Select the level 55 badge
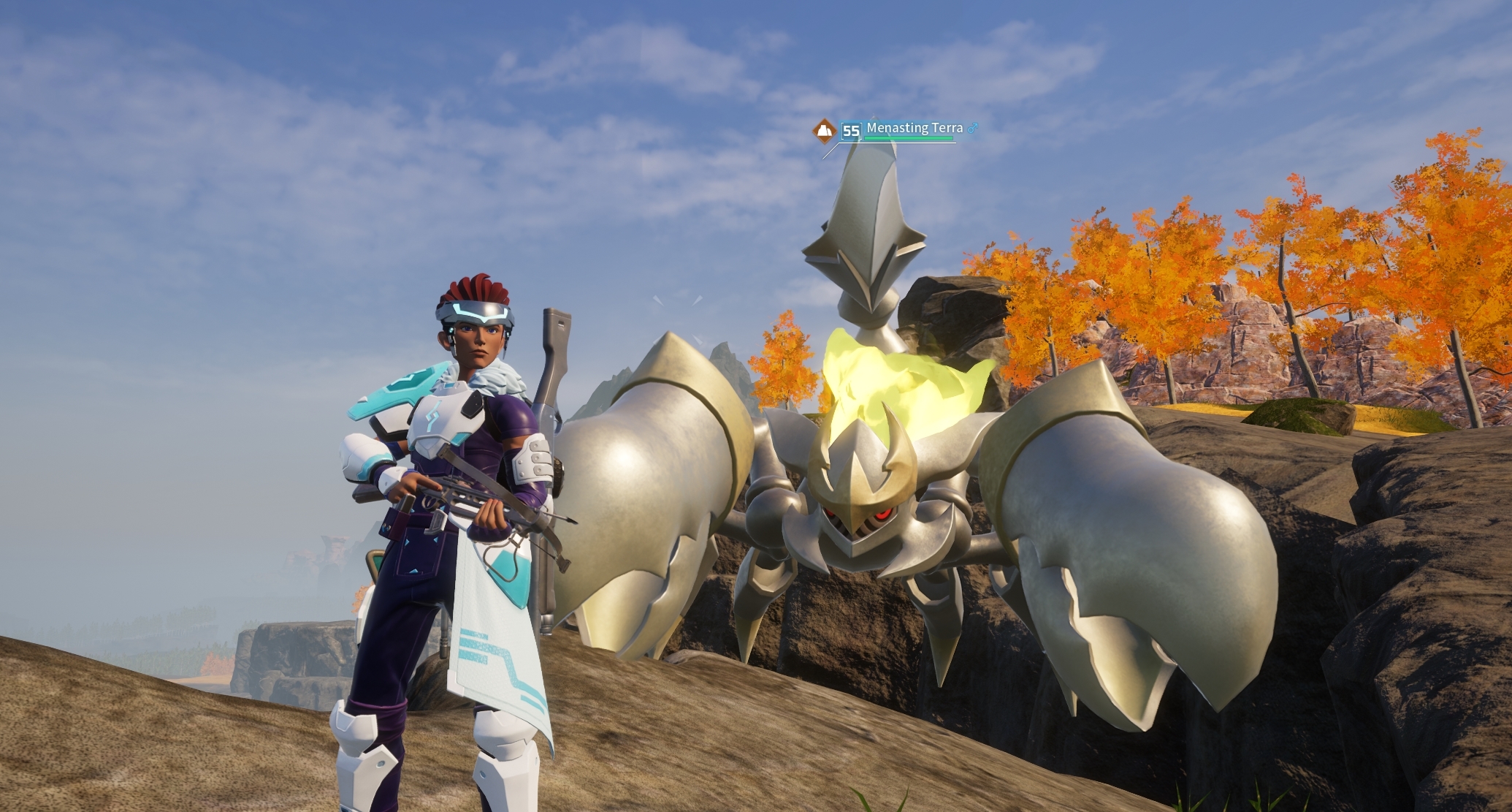 coord(851,131)
